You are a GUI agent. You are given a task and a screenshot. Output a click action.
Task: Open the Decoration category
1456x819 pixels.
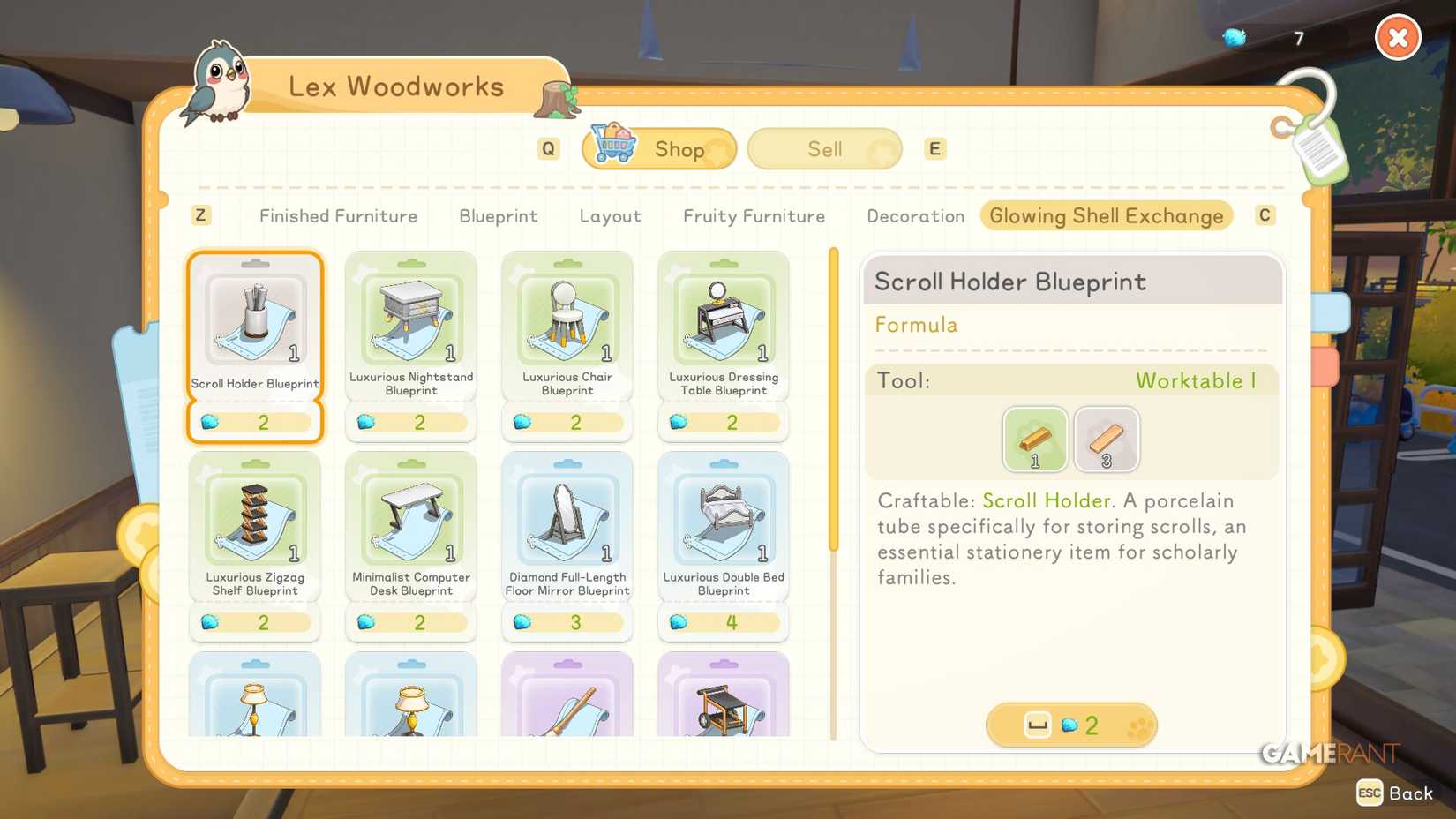pyautogui.click(x=915, y=215)
